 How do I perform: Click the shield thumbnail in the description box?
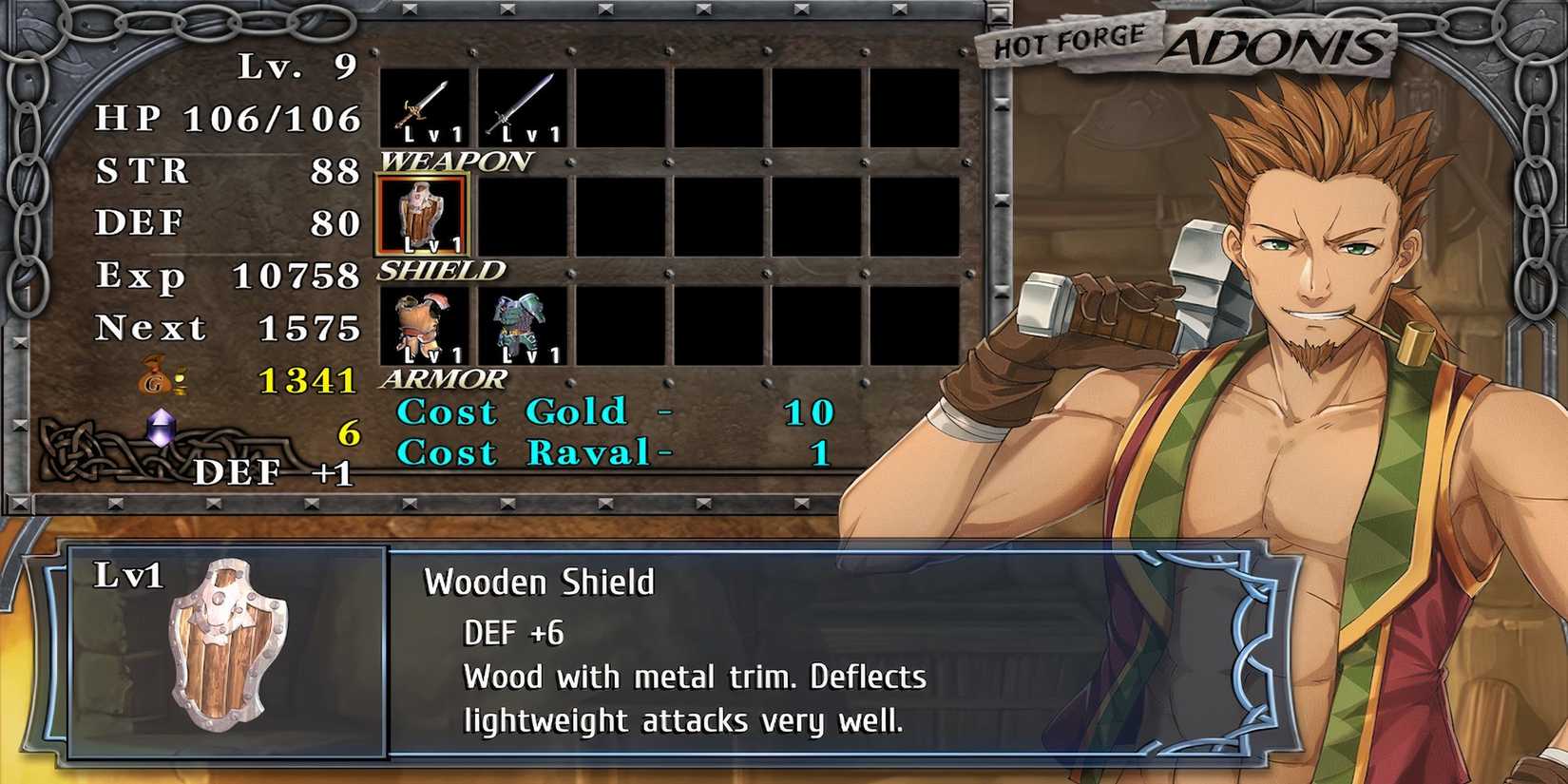coord(223,656)
